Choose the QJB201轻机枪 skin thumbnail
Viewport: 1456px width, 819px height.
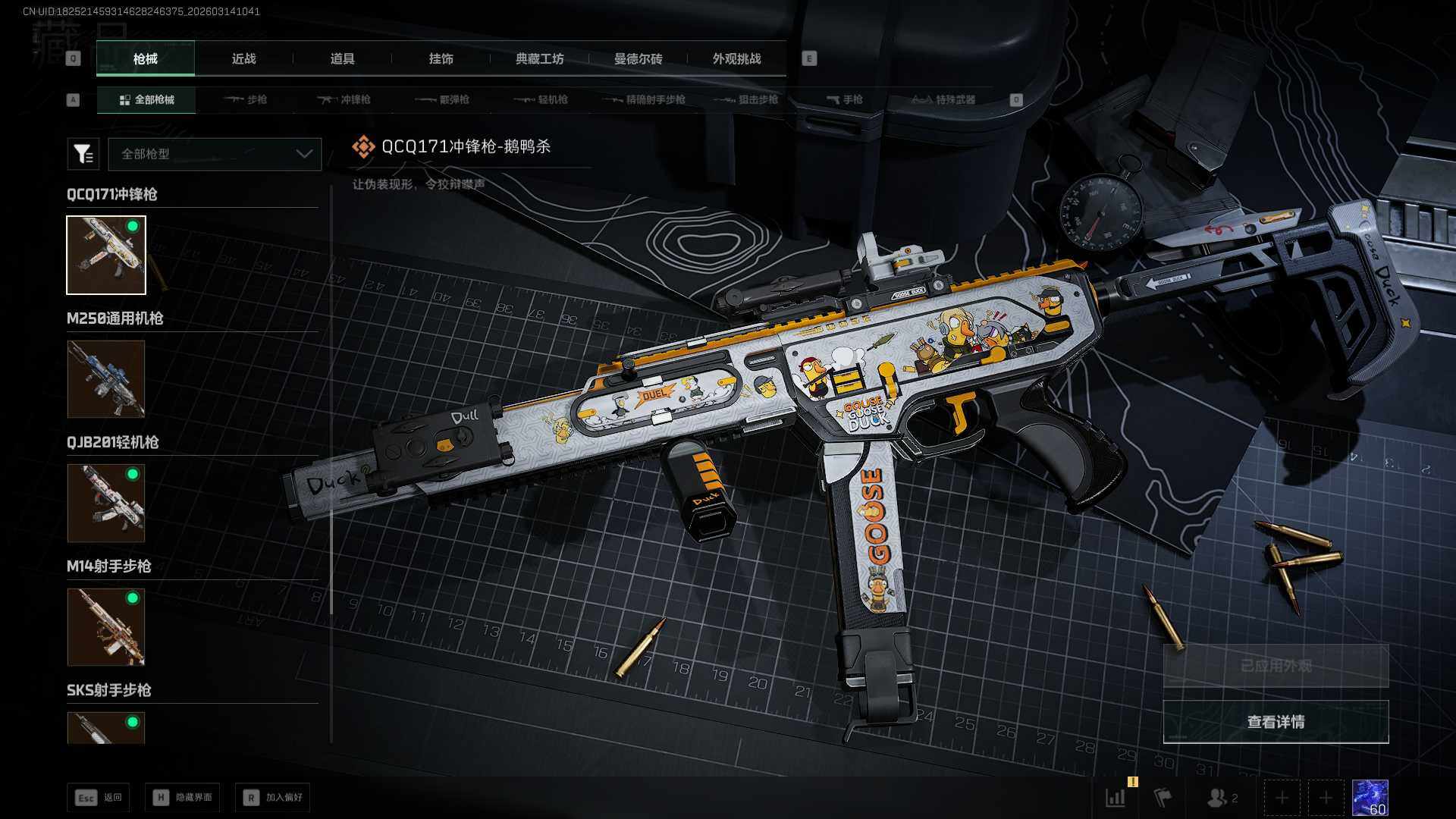pyautogui.click(x=106, y=503)
